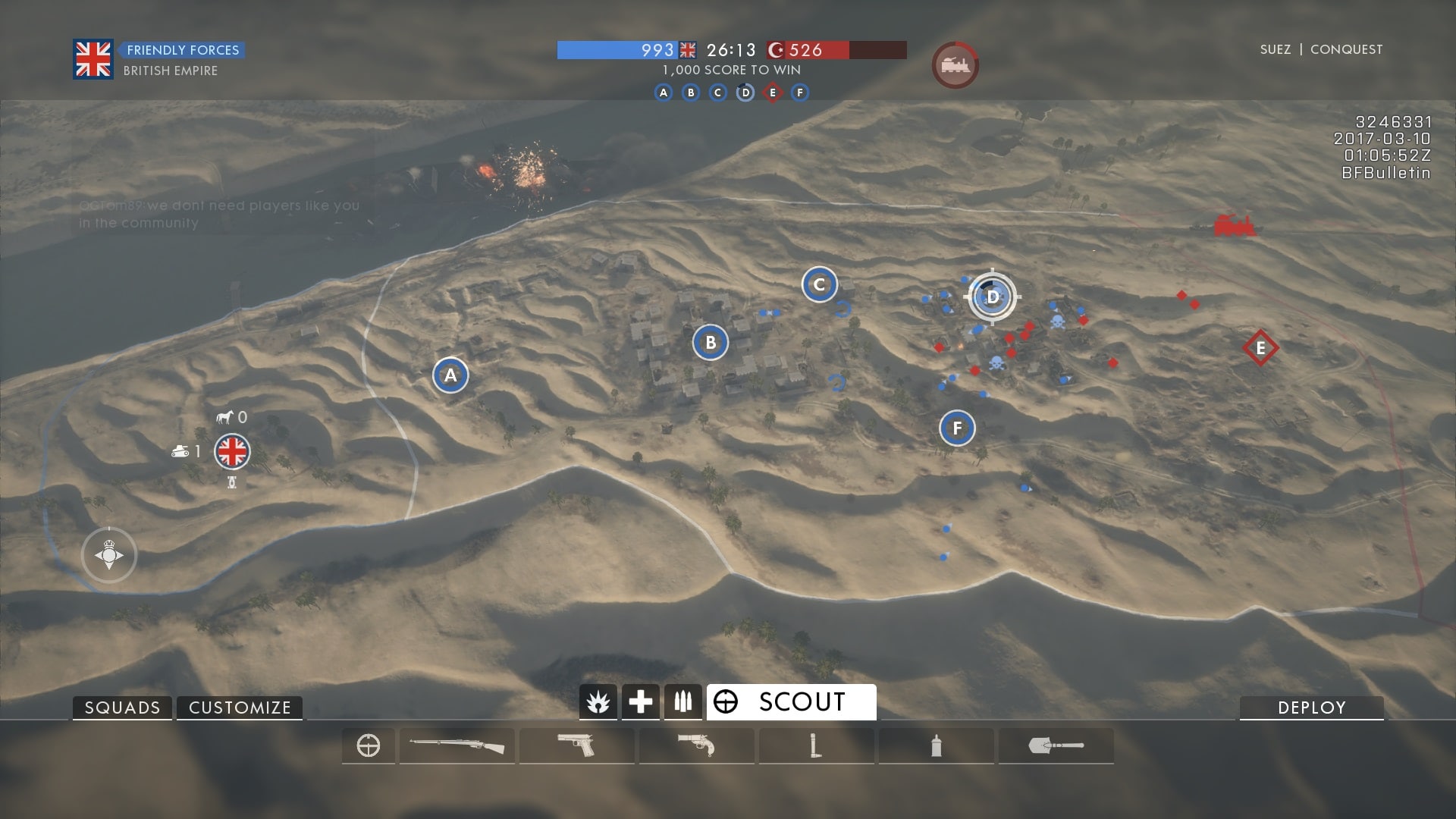
Task: Select the Support class bullets icon
Action: pyautogui.click(x=682, y=702)
